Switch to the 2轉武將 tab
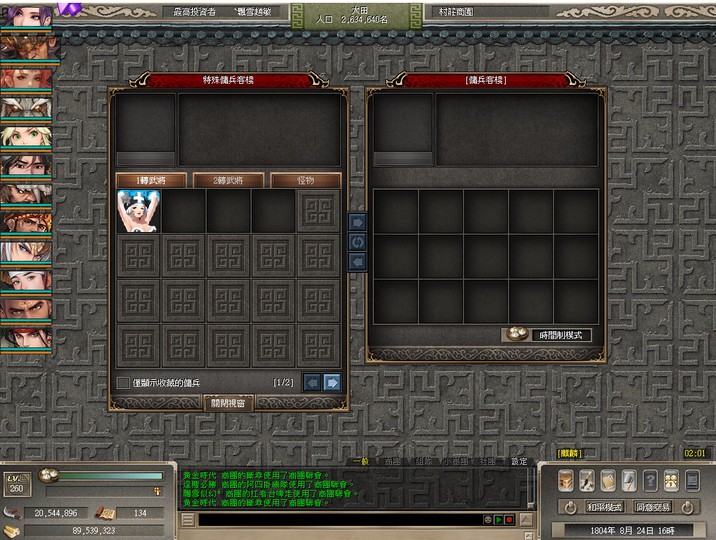716x540 pixels. (228, 180)
